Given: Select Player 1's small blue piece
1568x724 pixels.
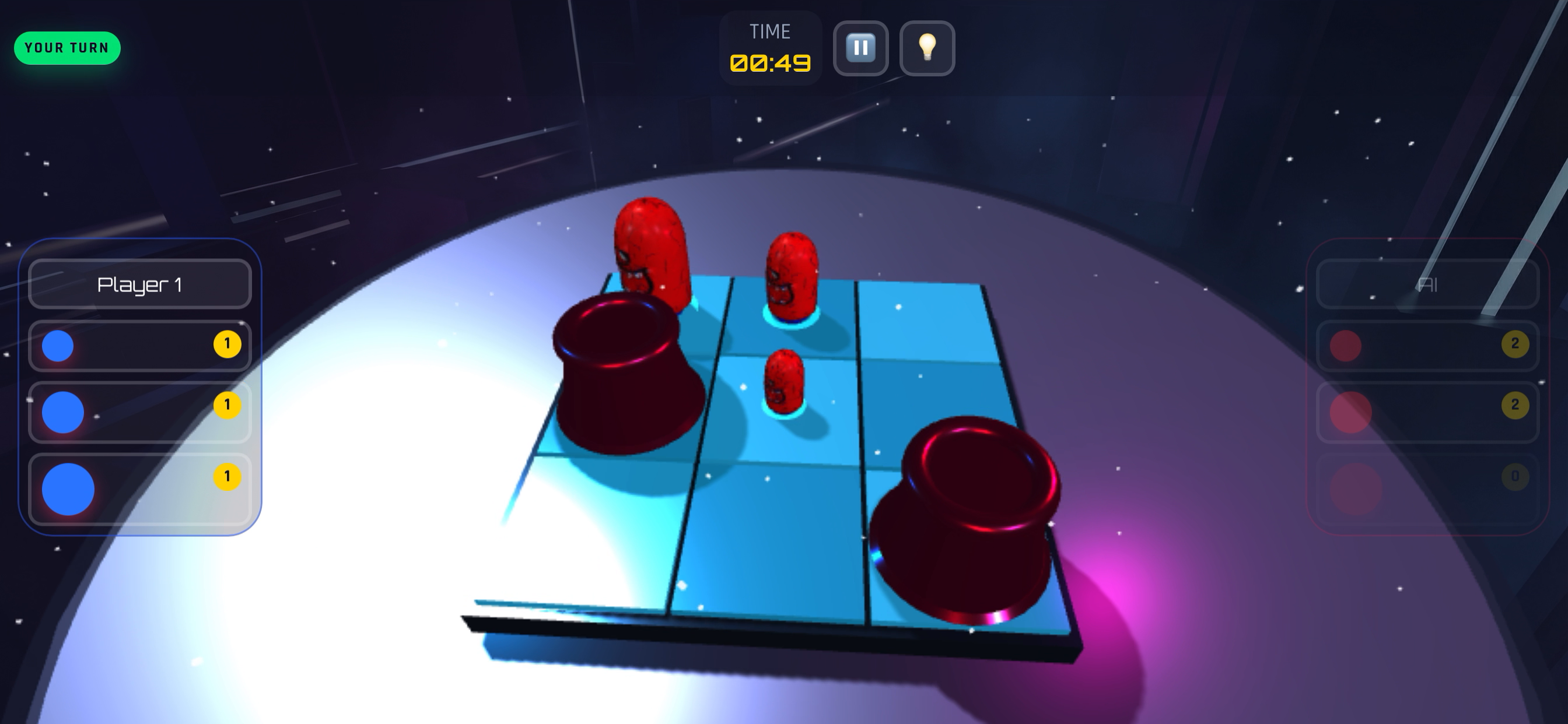Looking at the screenshot, I should [x=58, y=346].
